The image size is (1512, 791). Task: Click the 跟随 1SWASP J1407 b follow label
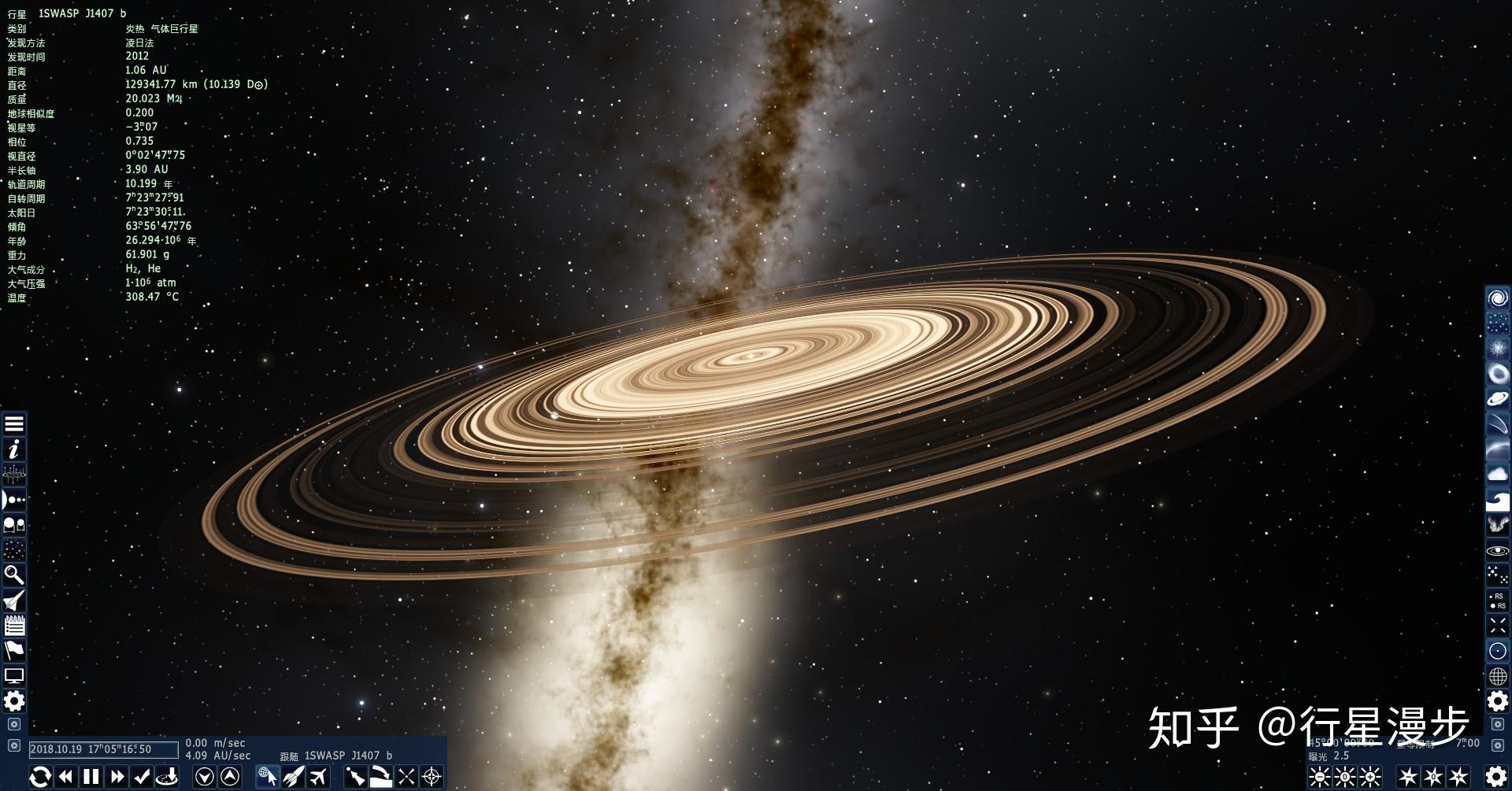point(335,754)
